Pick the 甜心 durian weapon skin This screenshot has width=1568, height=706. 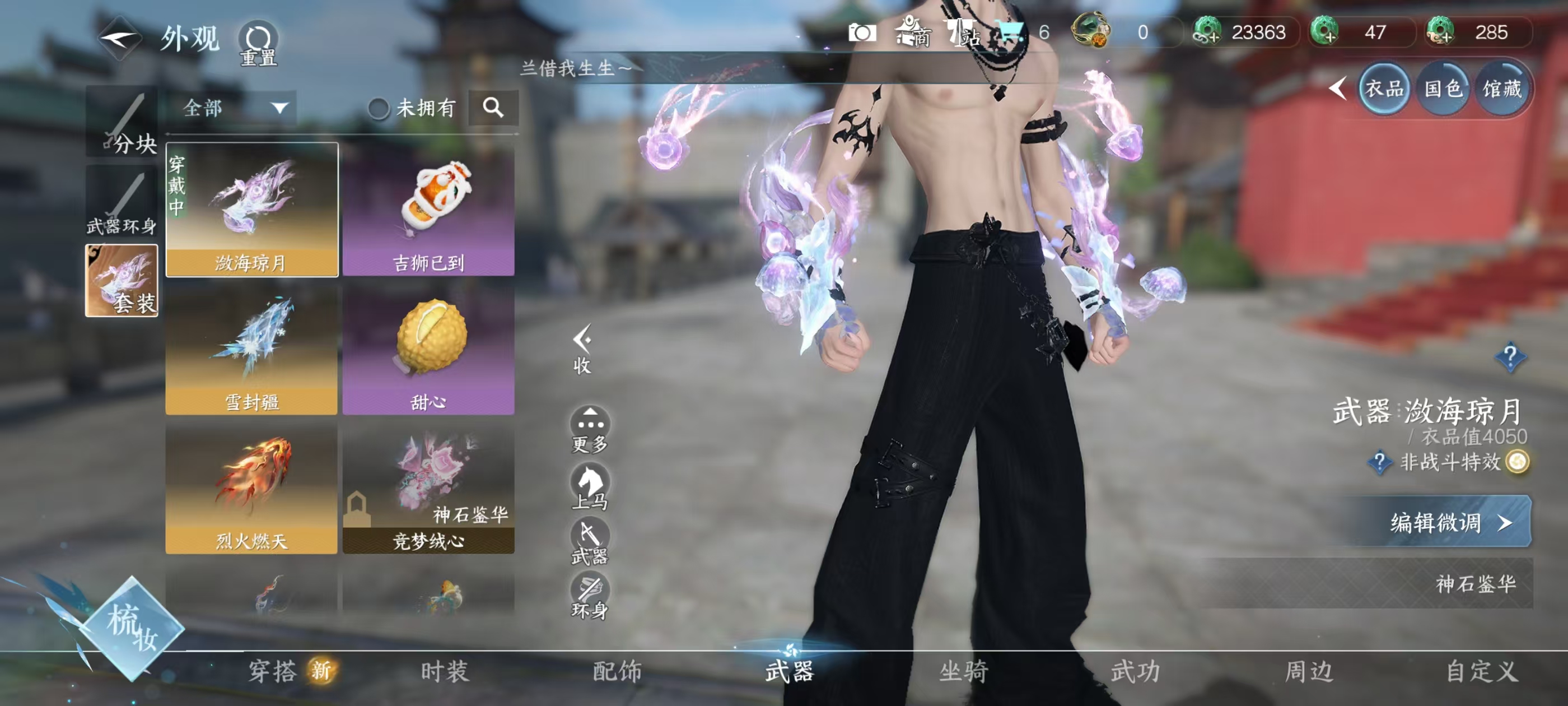[x=428, y=349]
